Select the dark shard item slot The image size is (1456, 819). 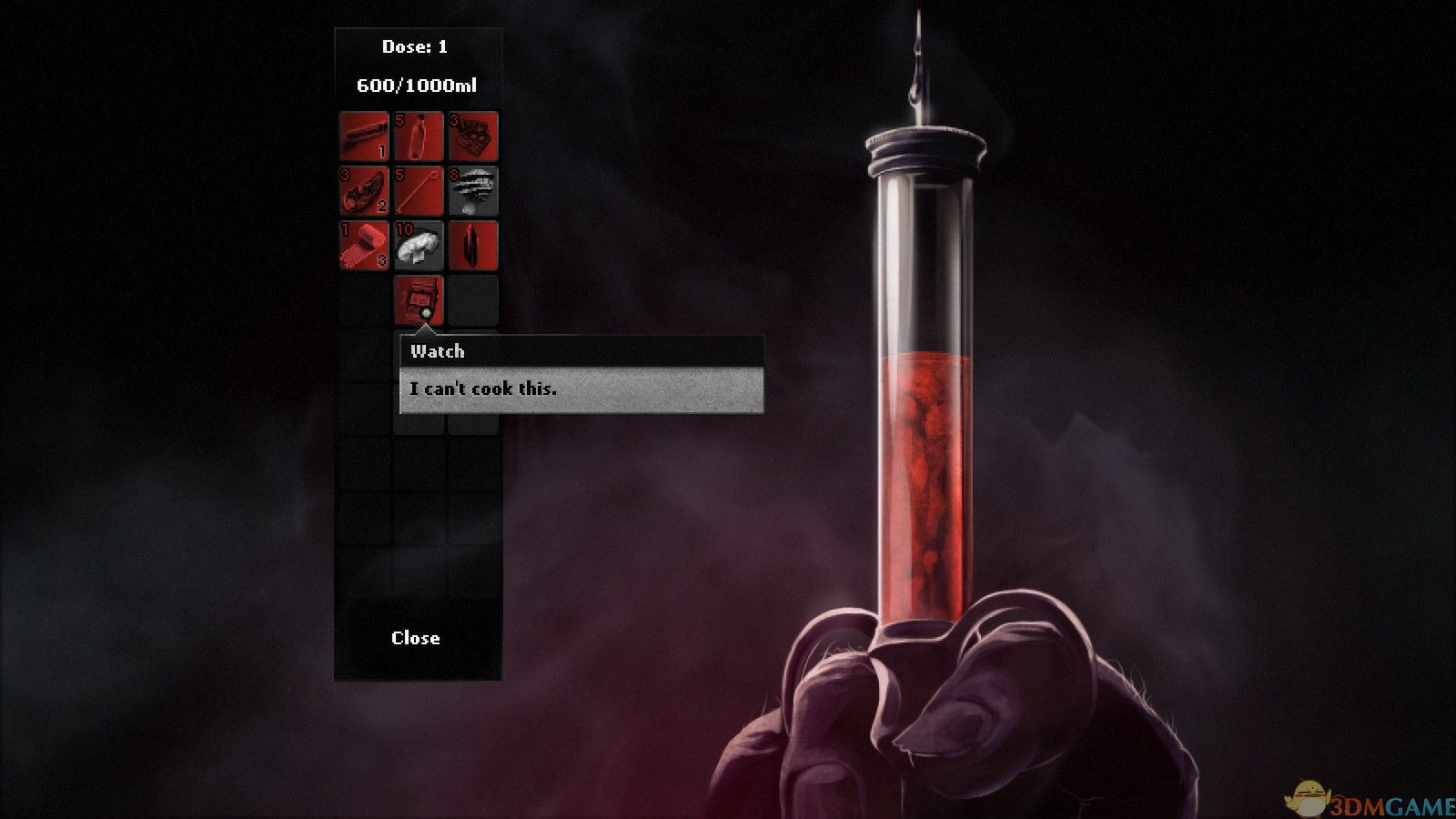tap(473, 246)
